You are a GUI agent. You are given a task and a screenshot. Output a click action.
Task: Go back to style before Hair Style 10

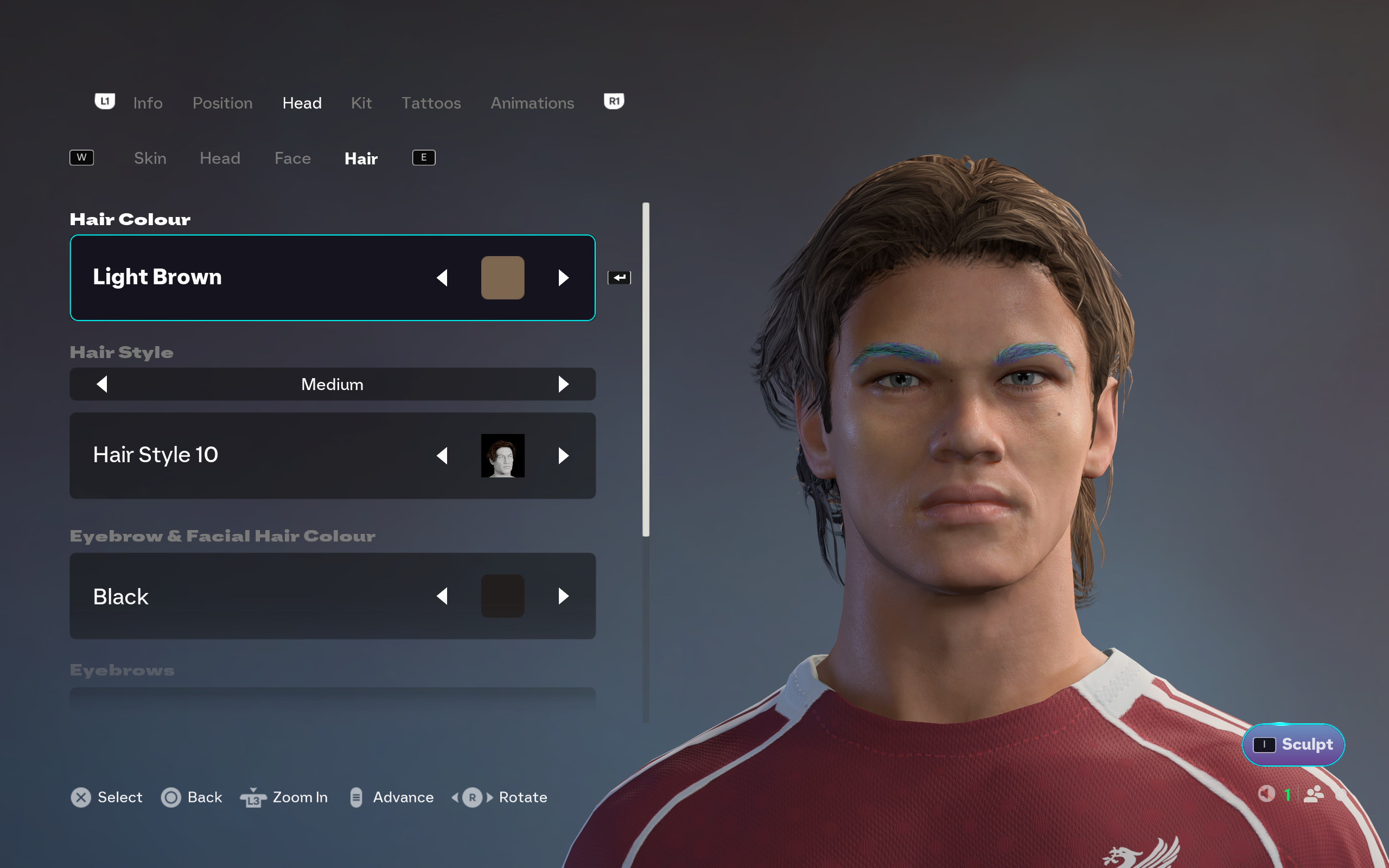click(442, 456)
